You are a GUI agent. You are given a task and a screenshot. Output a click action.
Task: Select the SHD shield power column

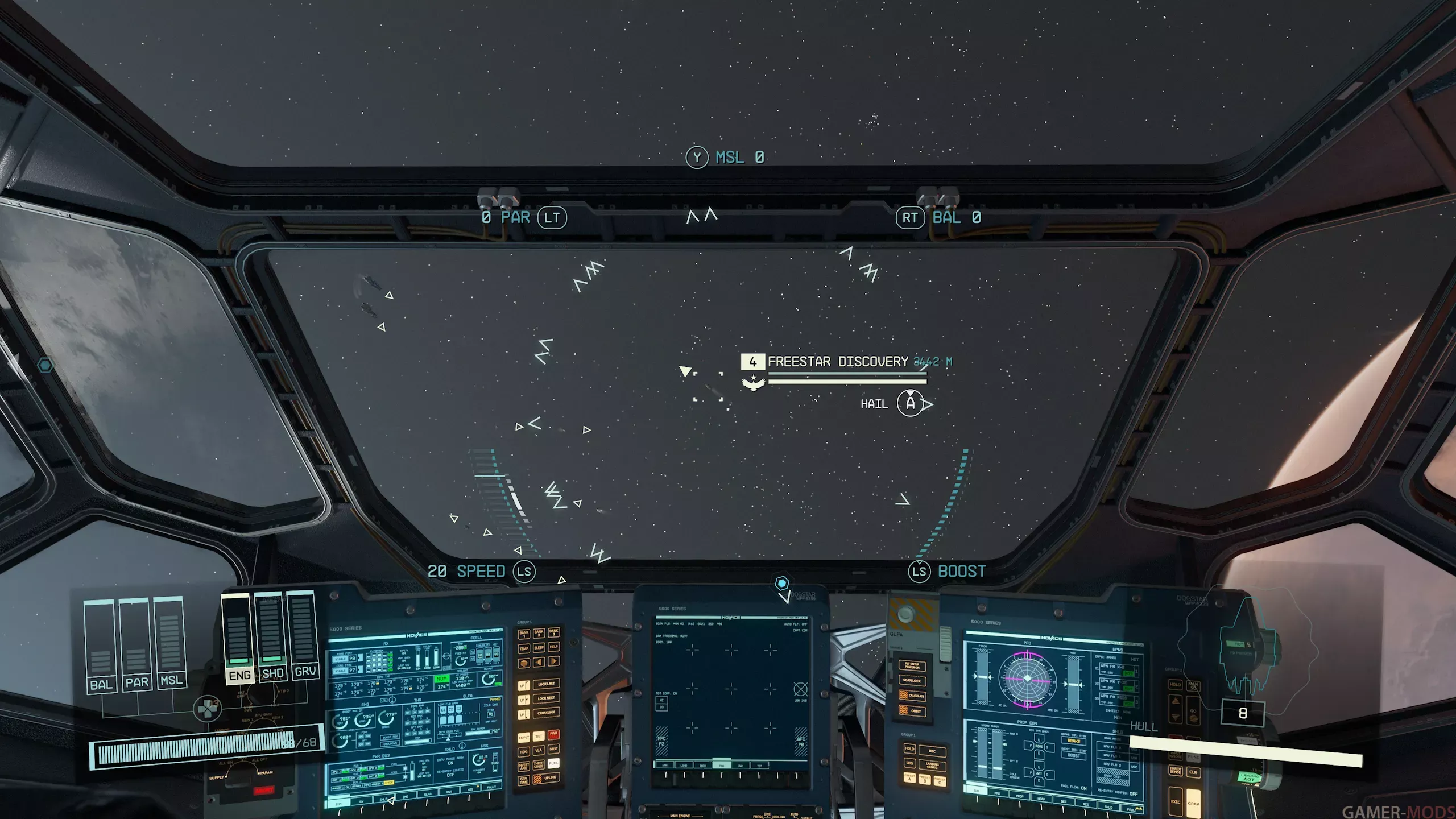click(272, 636)
